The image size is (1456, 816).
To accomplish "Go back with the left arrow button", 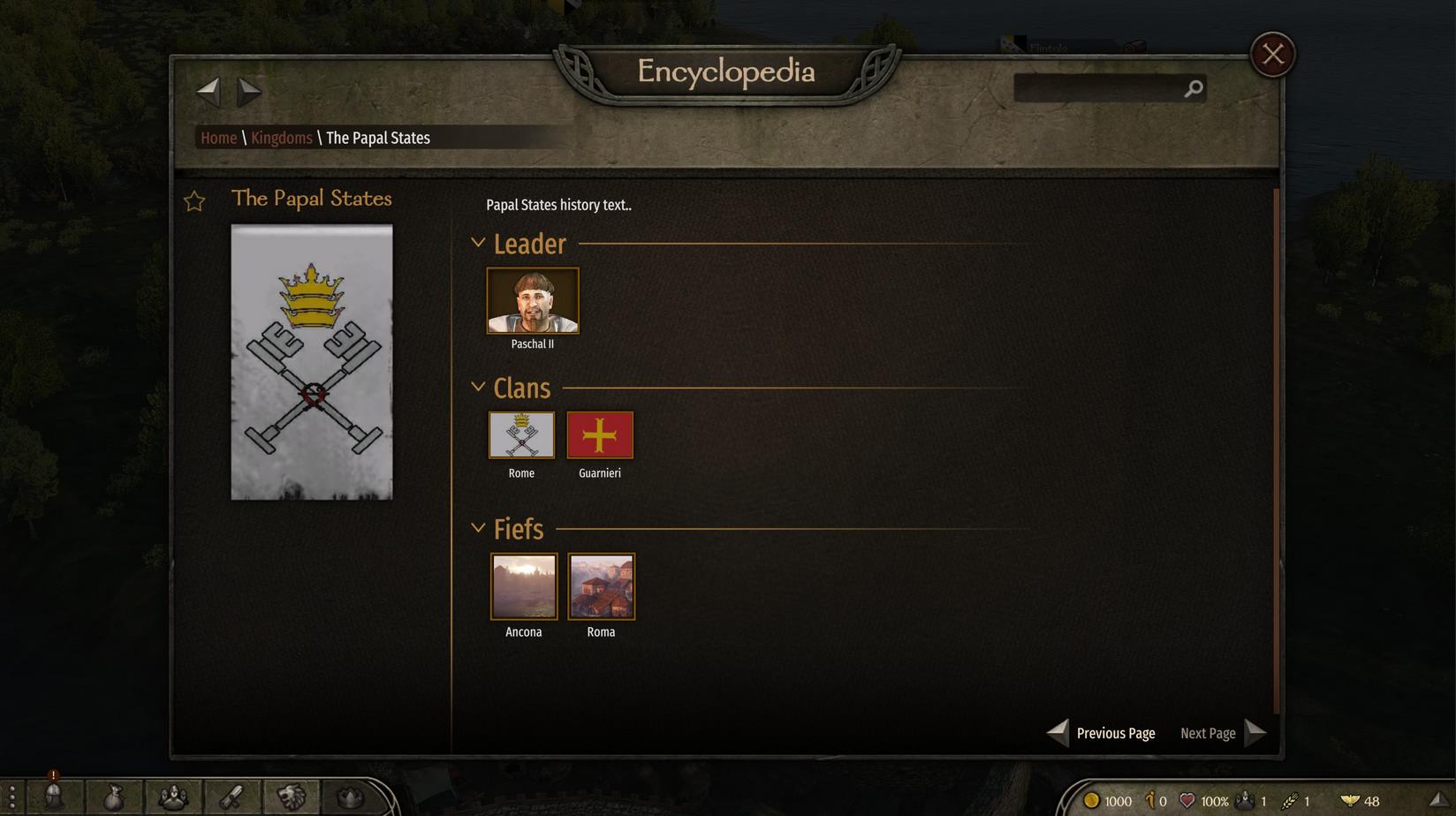I will click(x=208, y=90).
